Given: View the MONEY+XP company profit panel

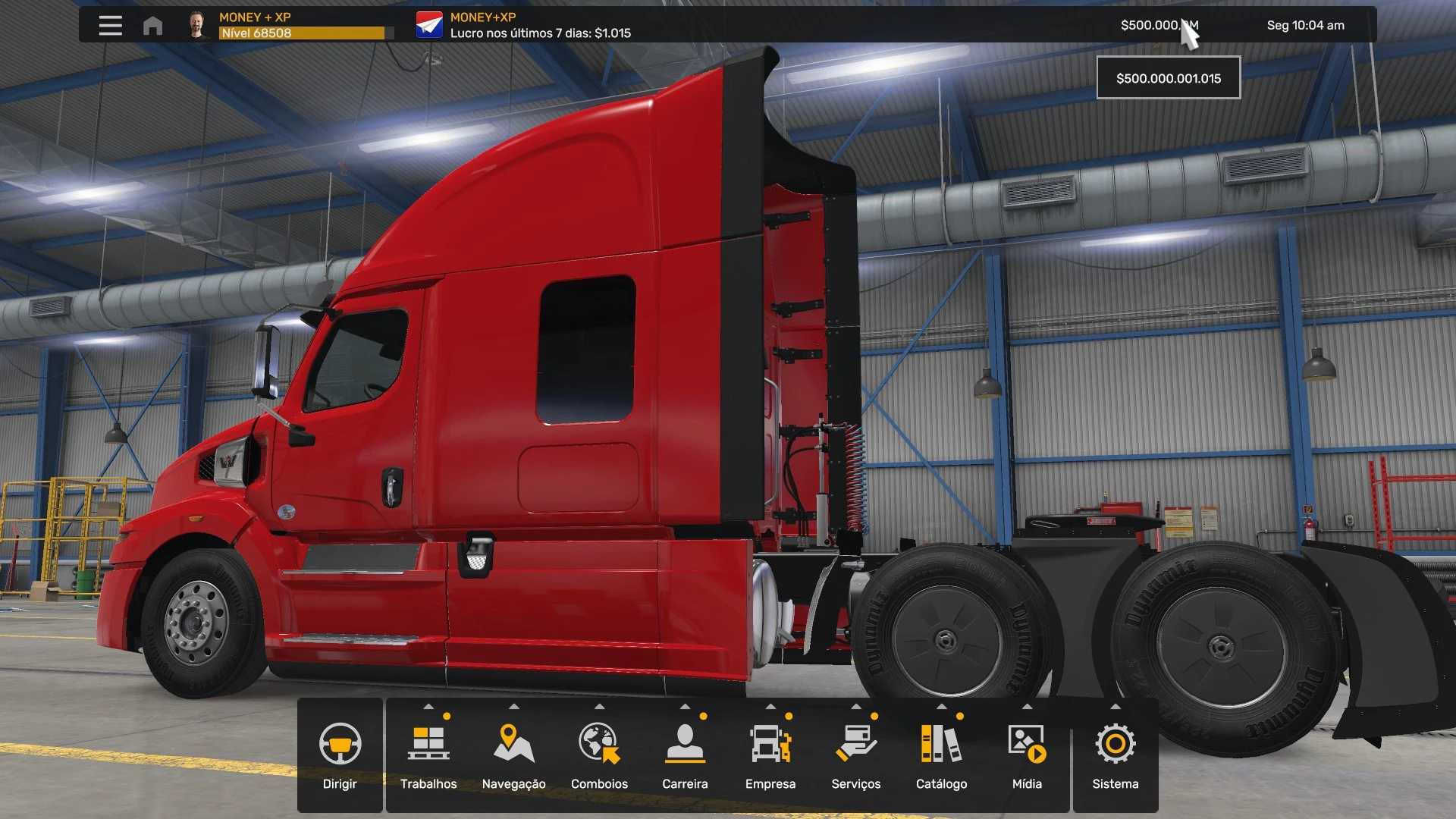Looking at the screenshot, I should pos(523,25).
